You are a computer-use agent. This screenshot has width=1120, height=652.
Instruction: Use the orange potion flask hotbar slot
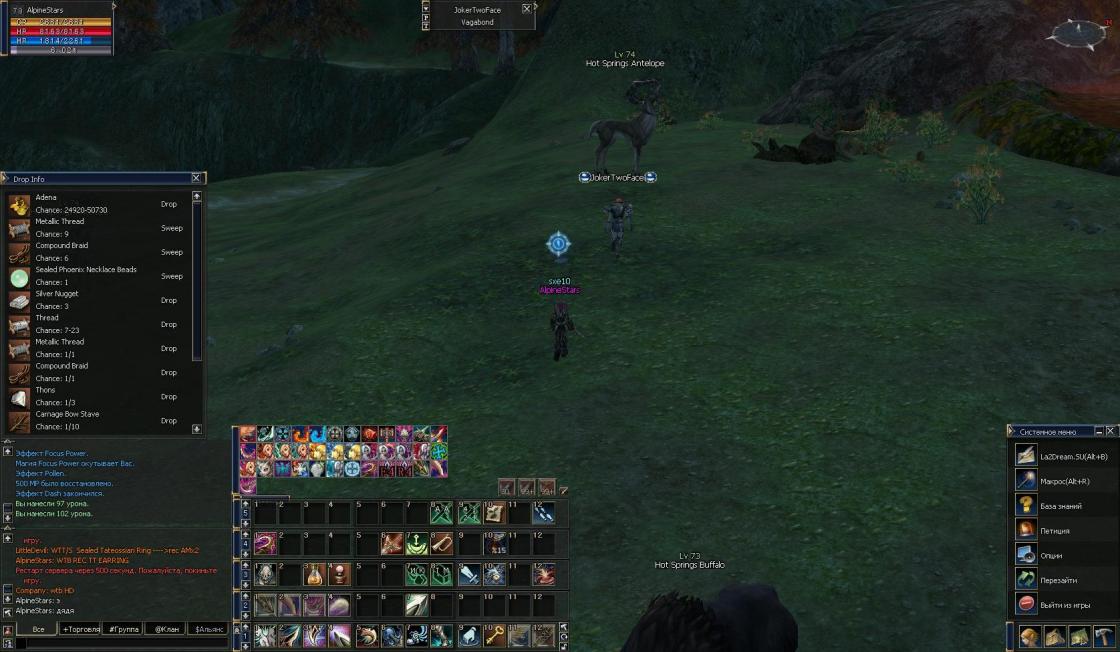pos(315,575)
